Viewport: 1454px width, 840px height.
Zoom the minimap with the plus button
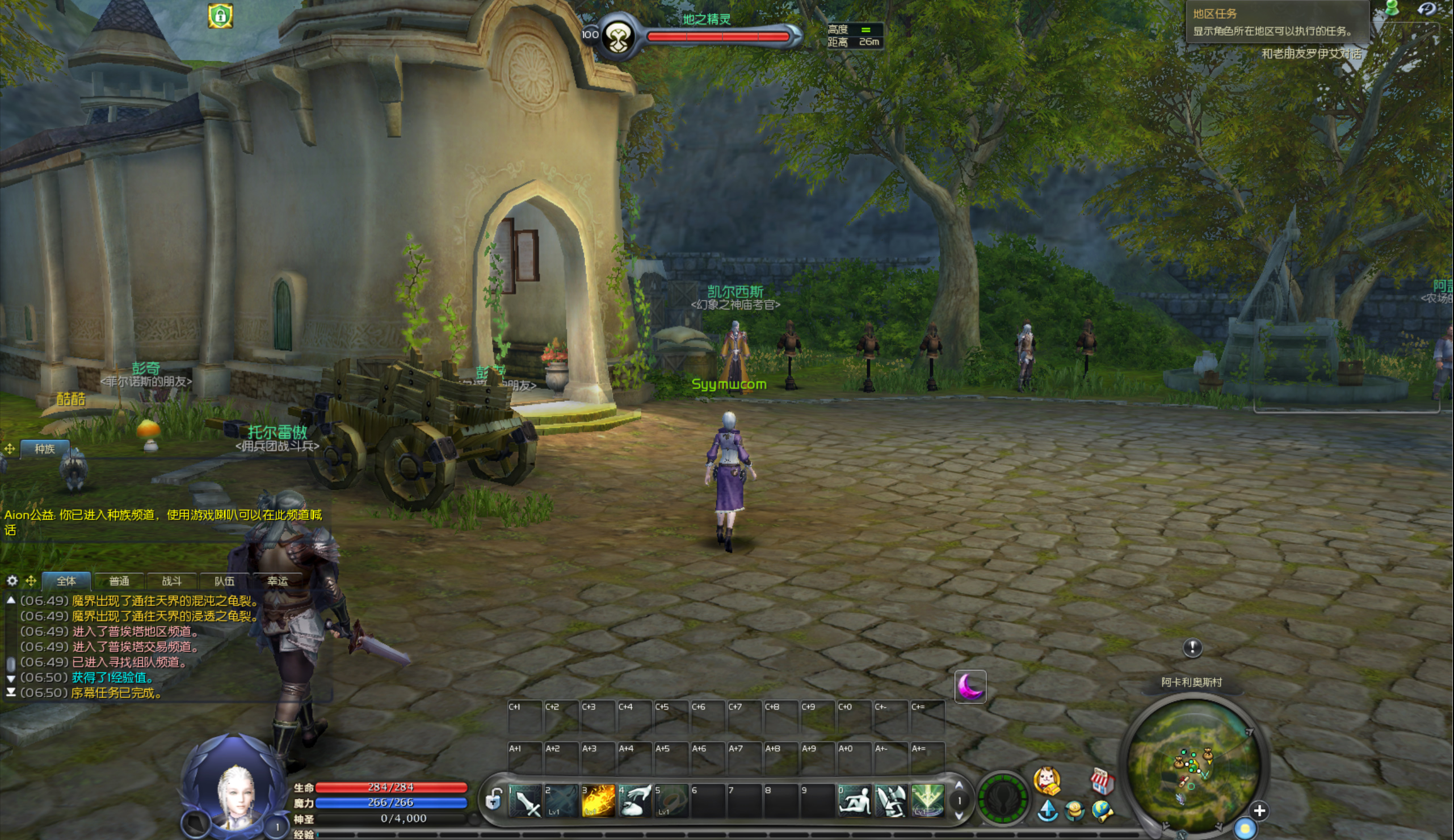1260,811
